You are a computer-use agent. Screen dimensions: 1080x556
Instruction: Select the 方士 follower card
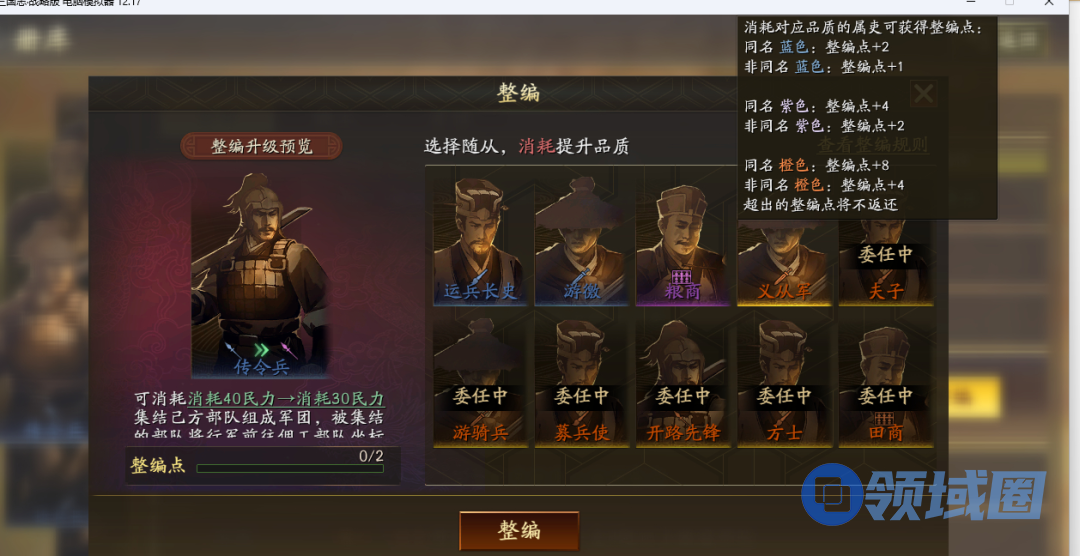point(784,385)
